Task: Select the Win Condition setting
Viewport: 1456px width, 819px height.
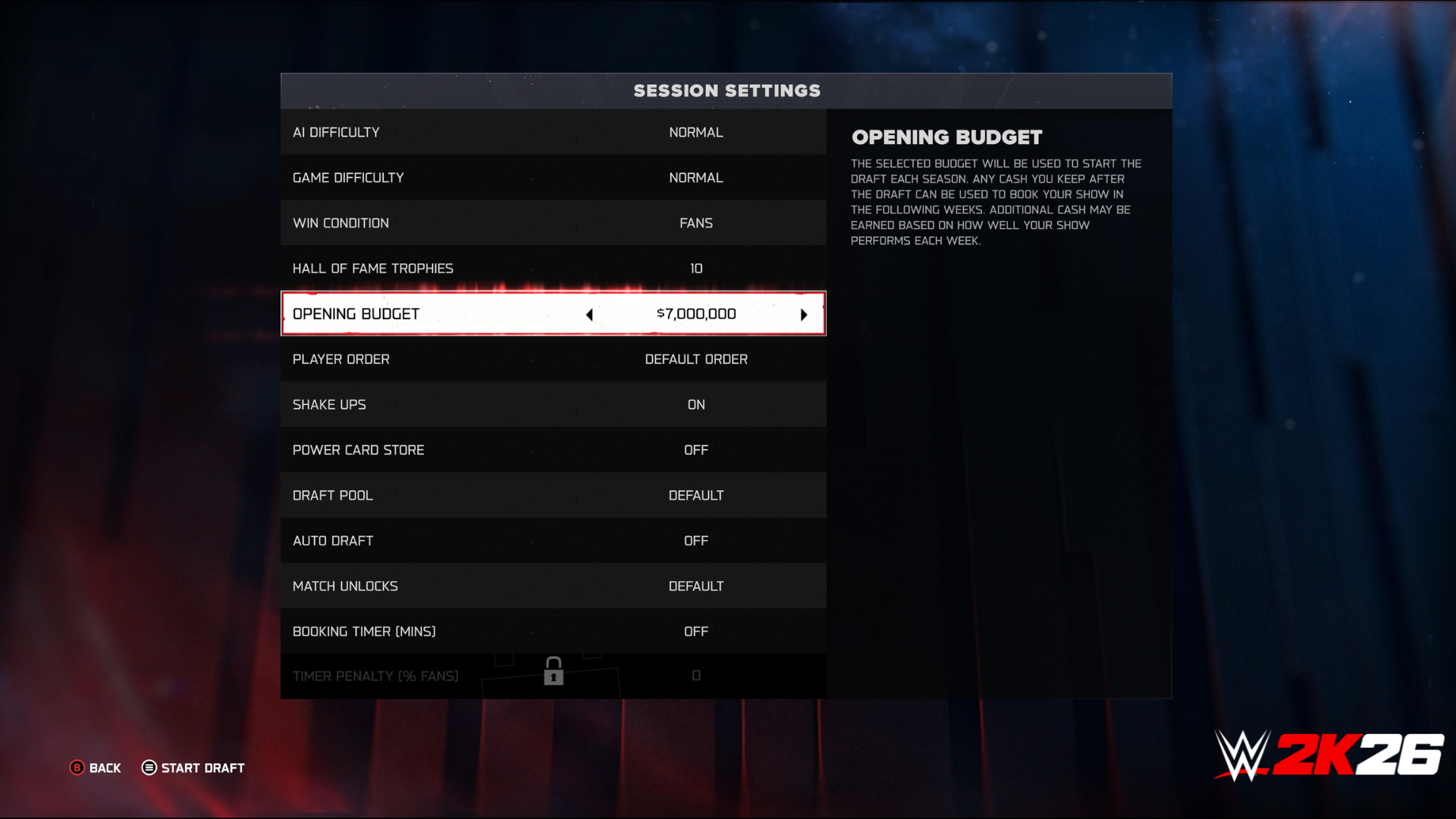Action: coord(553,223)
